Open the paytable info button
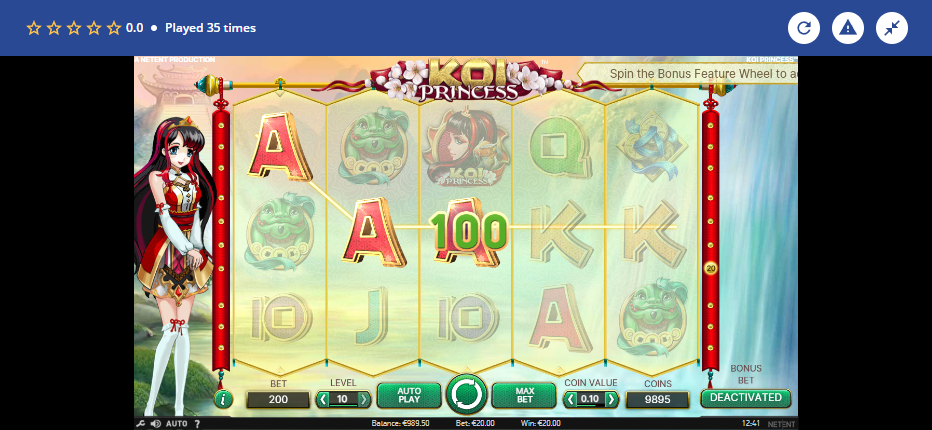Viewport: 932px width, 430px height. click(223, 399)
